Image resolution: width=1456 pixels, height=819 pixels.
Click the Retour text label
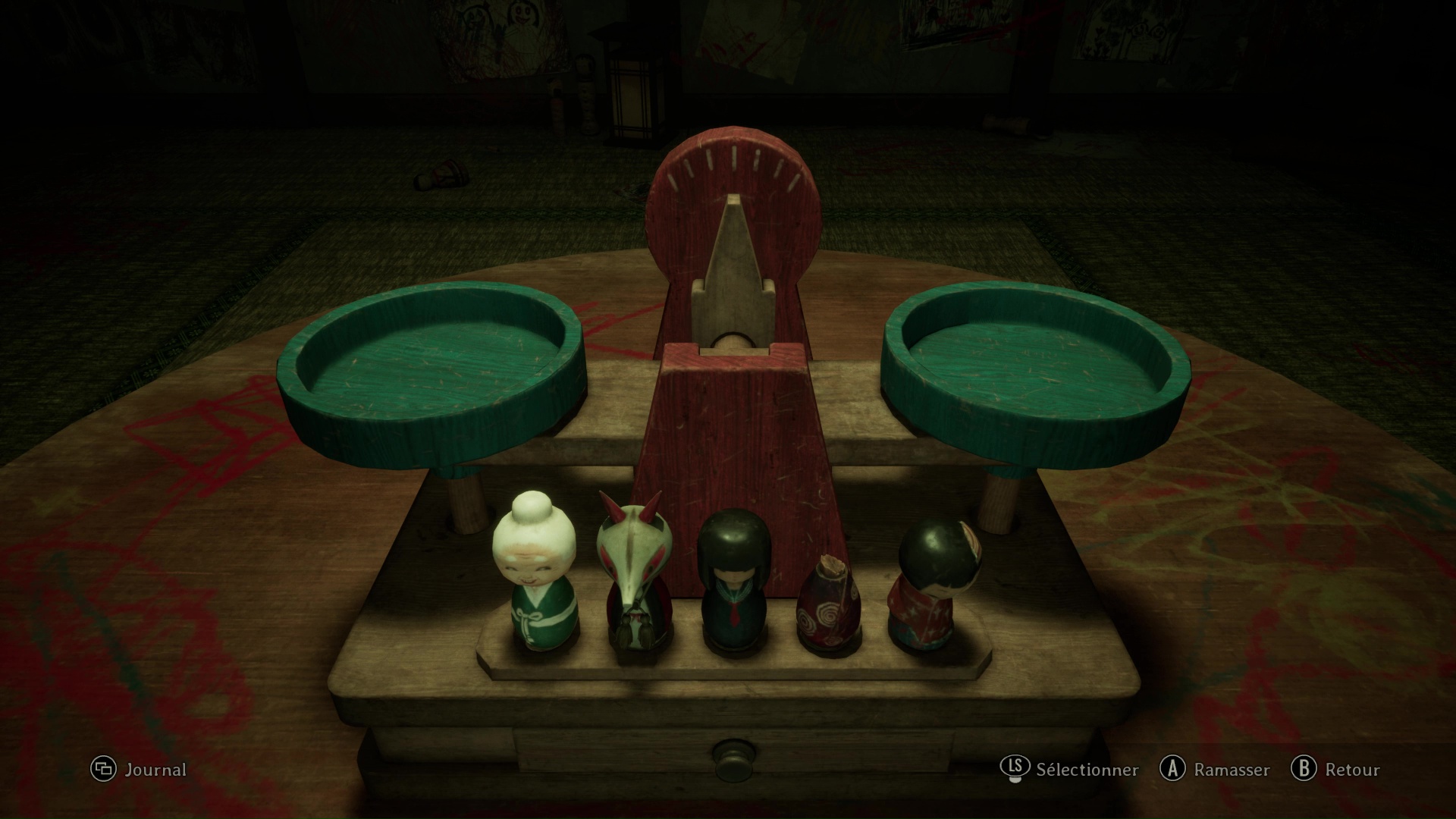tap(1350, 770)
